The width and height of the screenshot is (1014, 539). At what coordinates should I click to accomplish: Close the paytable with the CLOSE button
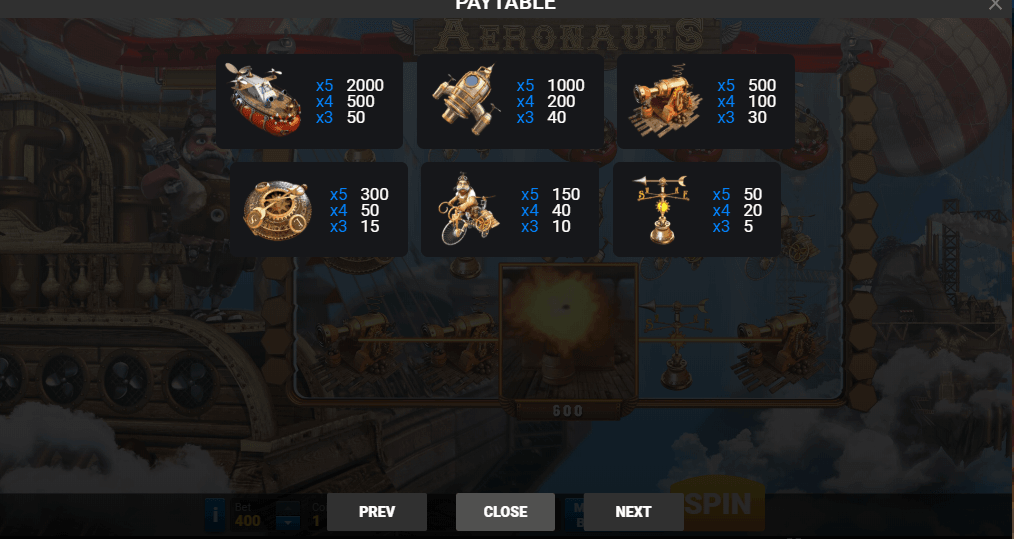coord(505,511)
